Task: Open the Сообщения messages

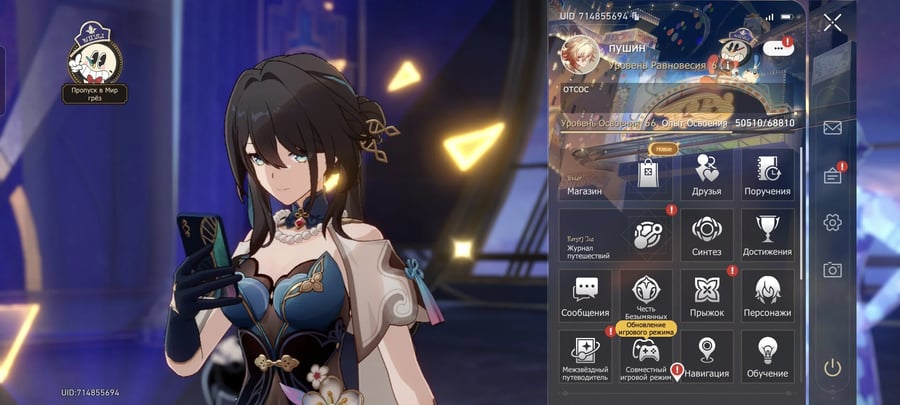Action: 585,297
